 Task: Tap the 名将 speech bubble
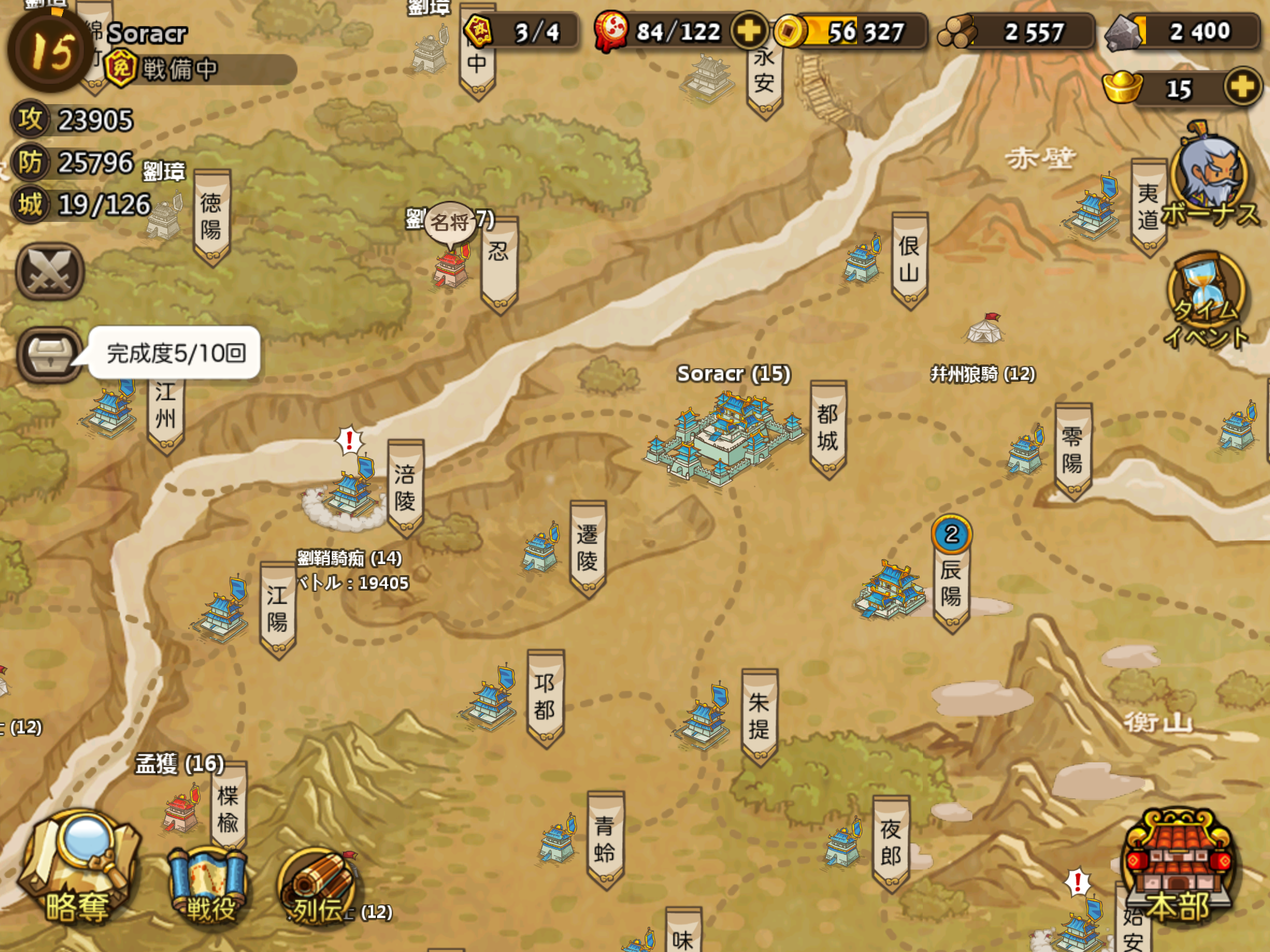point(450,222)
